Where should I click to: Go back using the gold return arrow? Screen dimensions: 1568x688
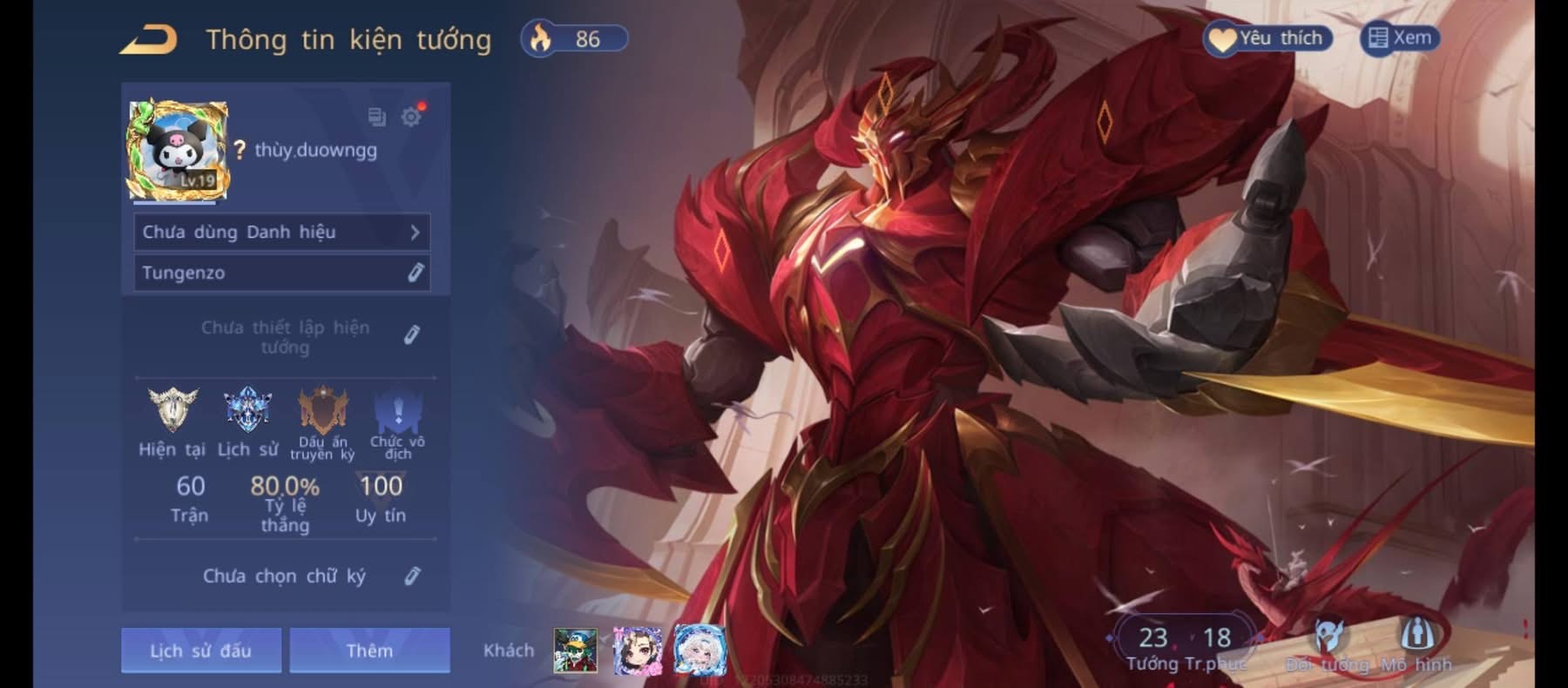tap(149, 40)
